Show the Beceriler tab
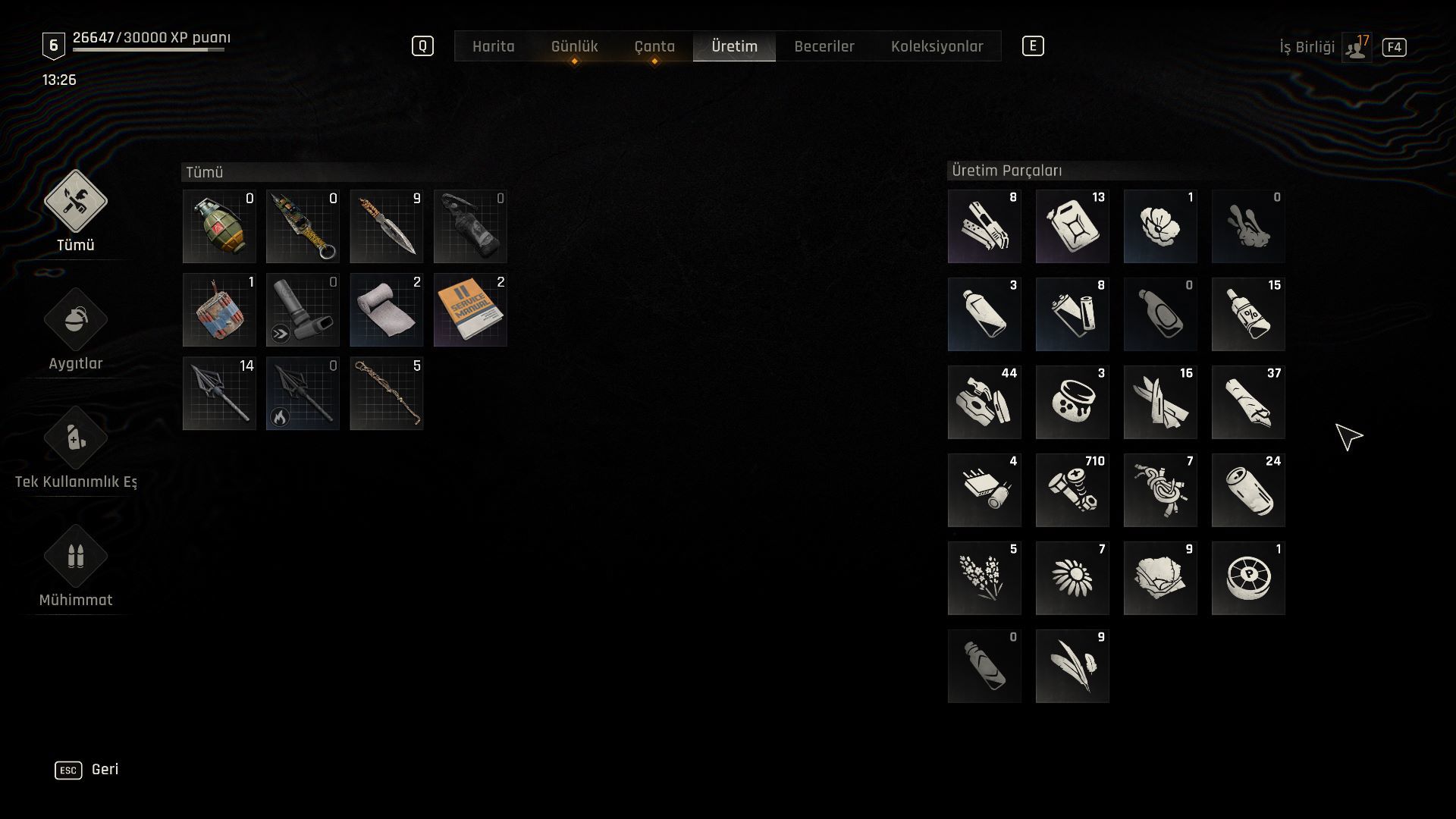Viewport: 1456px width, 819px height. 824,46
